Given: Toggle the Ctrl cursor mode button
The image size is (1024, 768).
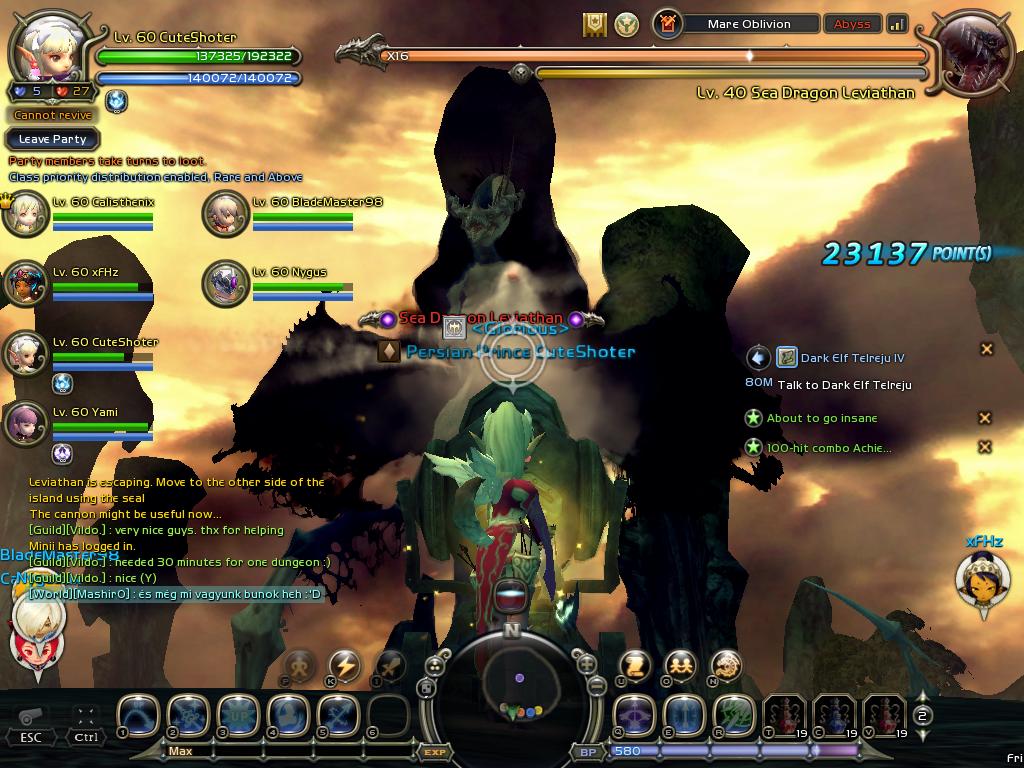Looking at the screenshot, I should tap(86, 720).
